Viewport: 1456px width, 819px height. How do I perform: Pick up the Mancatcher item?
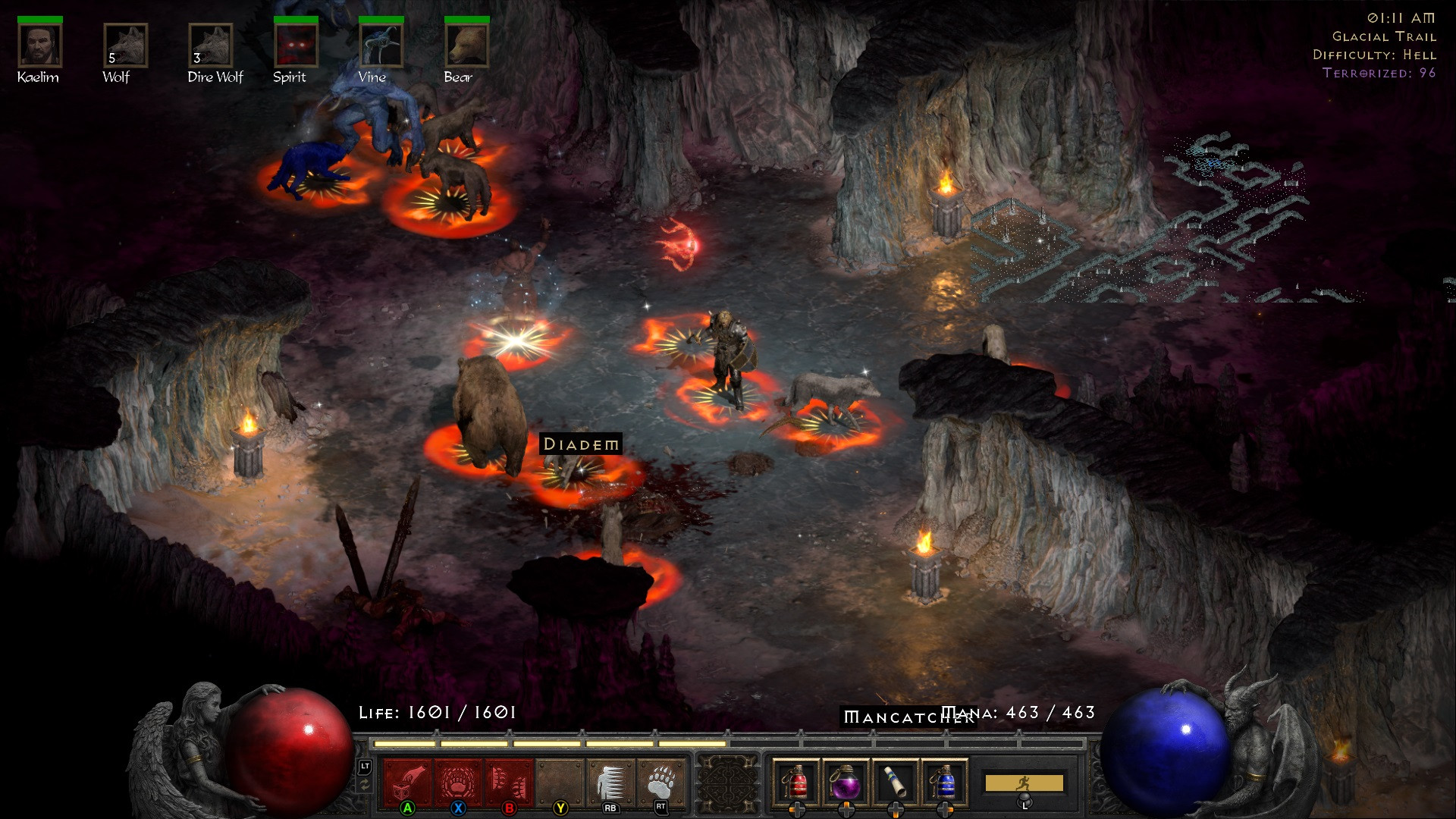click(x=910, y=716)
